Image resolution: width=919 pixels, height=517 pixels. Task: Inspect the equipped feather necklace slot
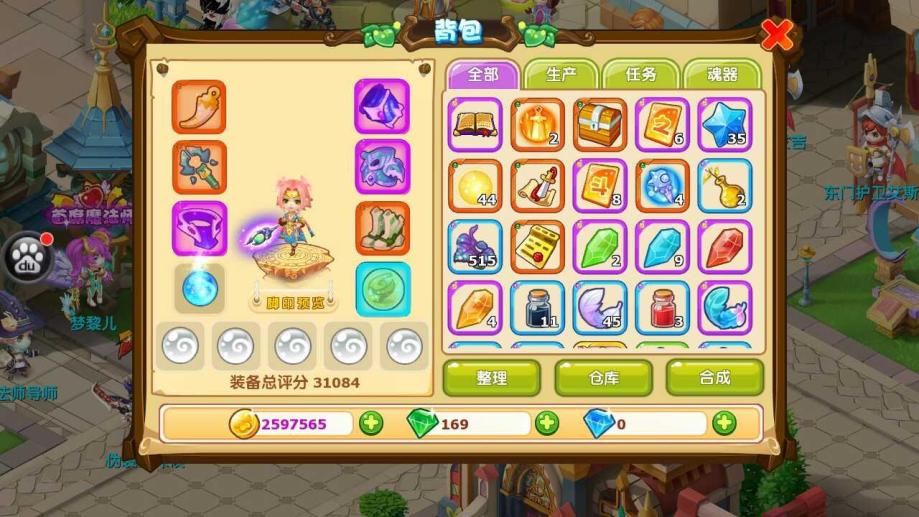(199, 107)
